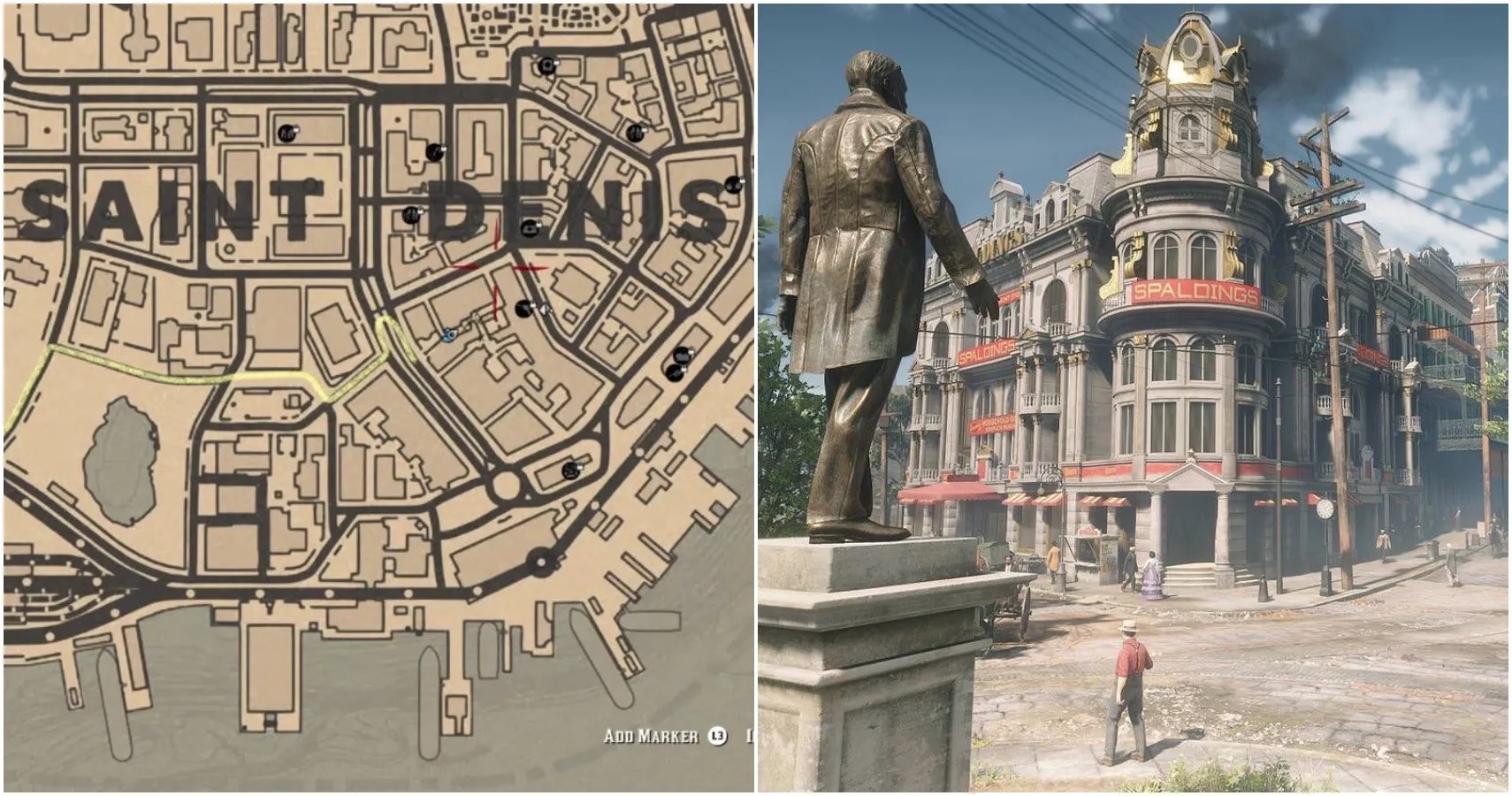This screenshot has width=1512, height=796.
Task: Click the paired shop icons near the southeast shoreline
Action: pos(679,364)
